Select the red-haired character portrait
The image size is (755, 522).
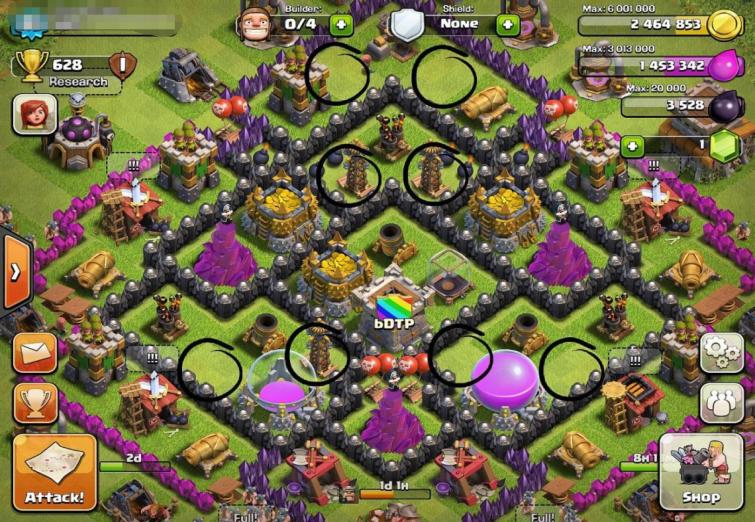pyautogui.click(x=33, y=115)
